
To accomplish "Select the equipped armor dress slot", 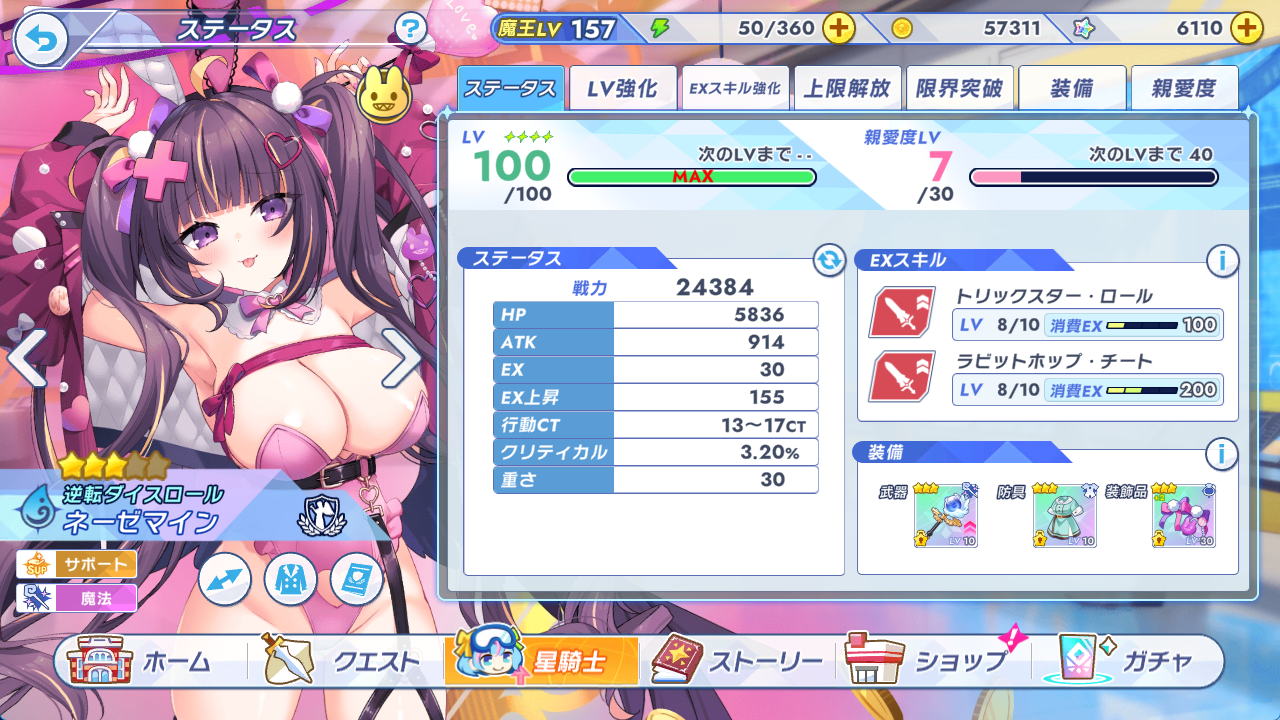I will pyautogui.click(x=1064, y=516).
